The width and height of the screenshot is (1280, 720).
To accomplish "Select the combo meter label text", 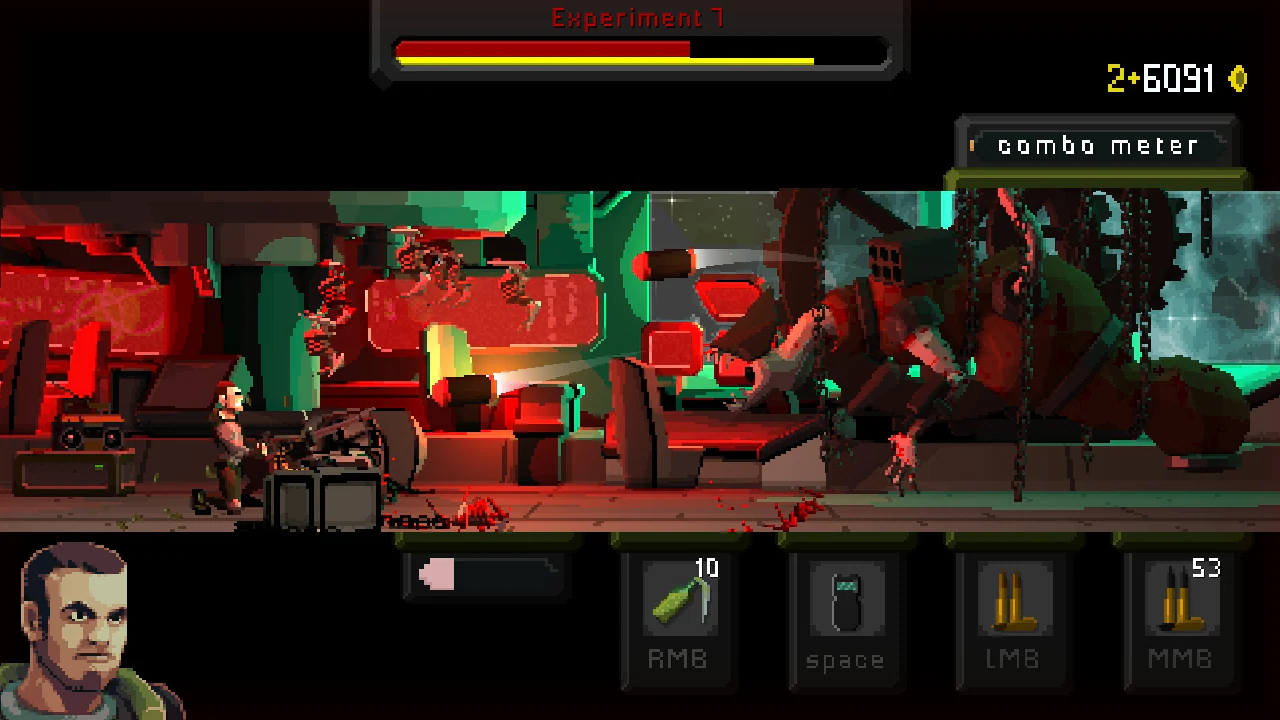I will click(1099, 145).
